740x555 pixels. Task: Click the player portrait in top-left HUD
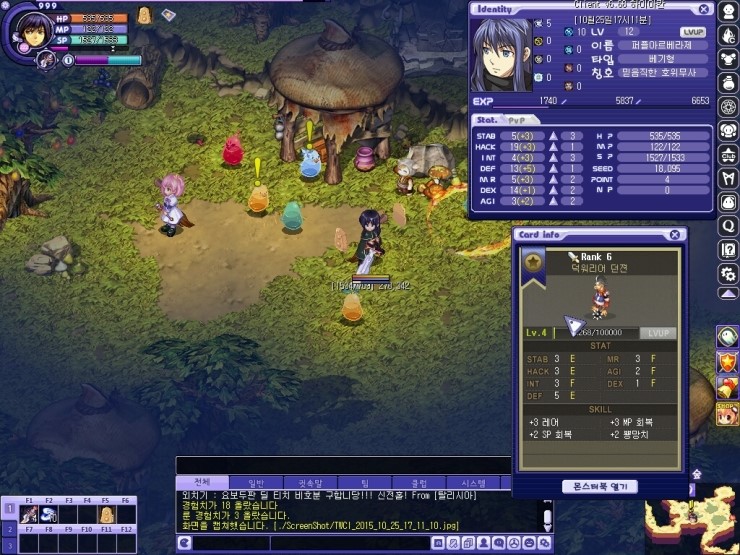(x=28, y=27)
